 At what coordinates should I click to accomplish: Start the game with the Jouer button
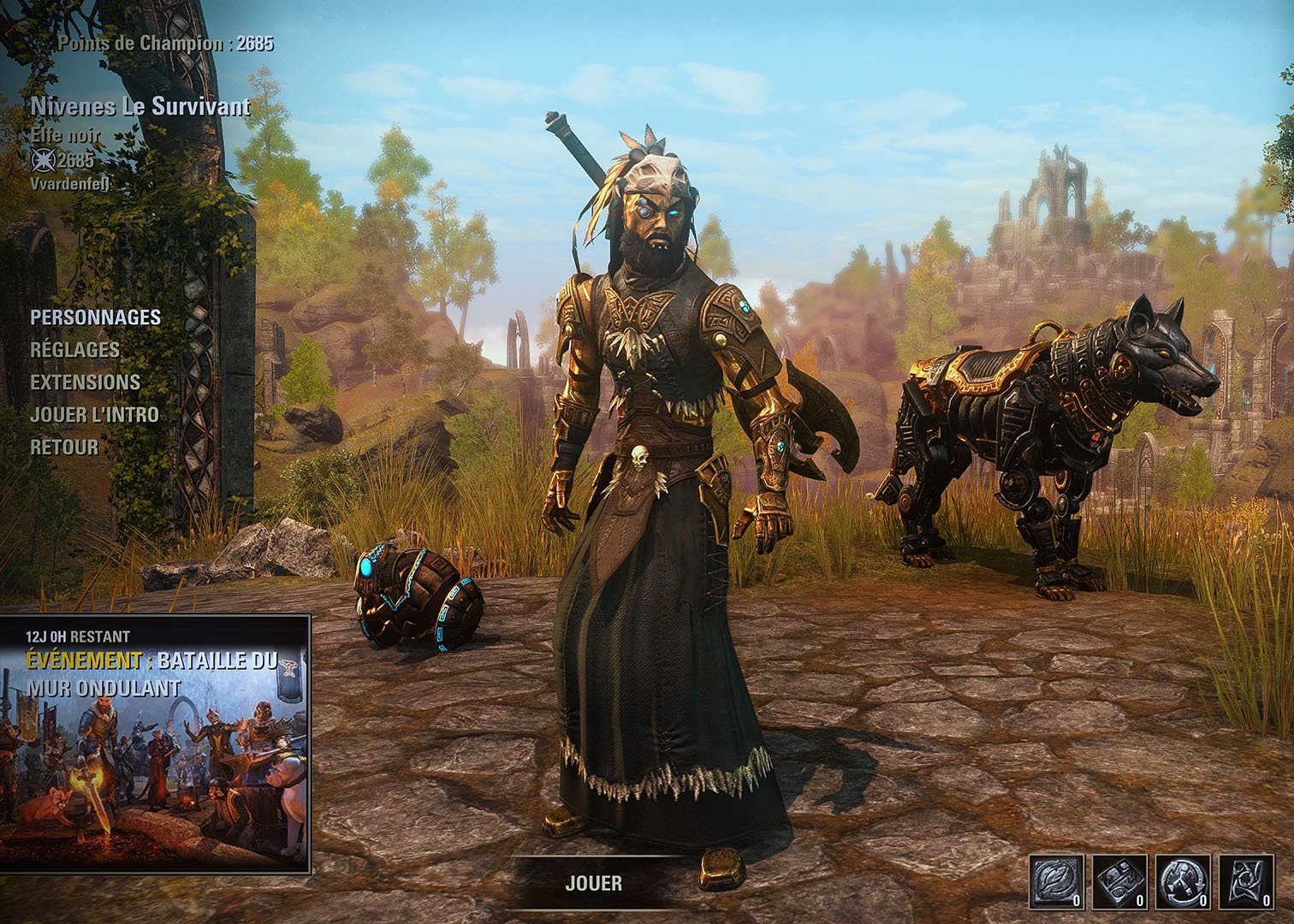[593, 883]
